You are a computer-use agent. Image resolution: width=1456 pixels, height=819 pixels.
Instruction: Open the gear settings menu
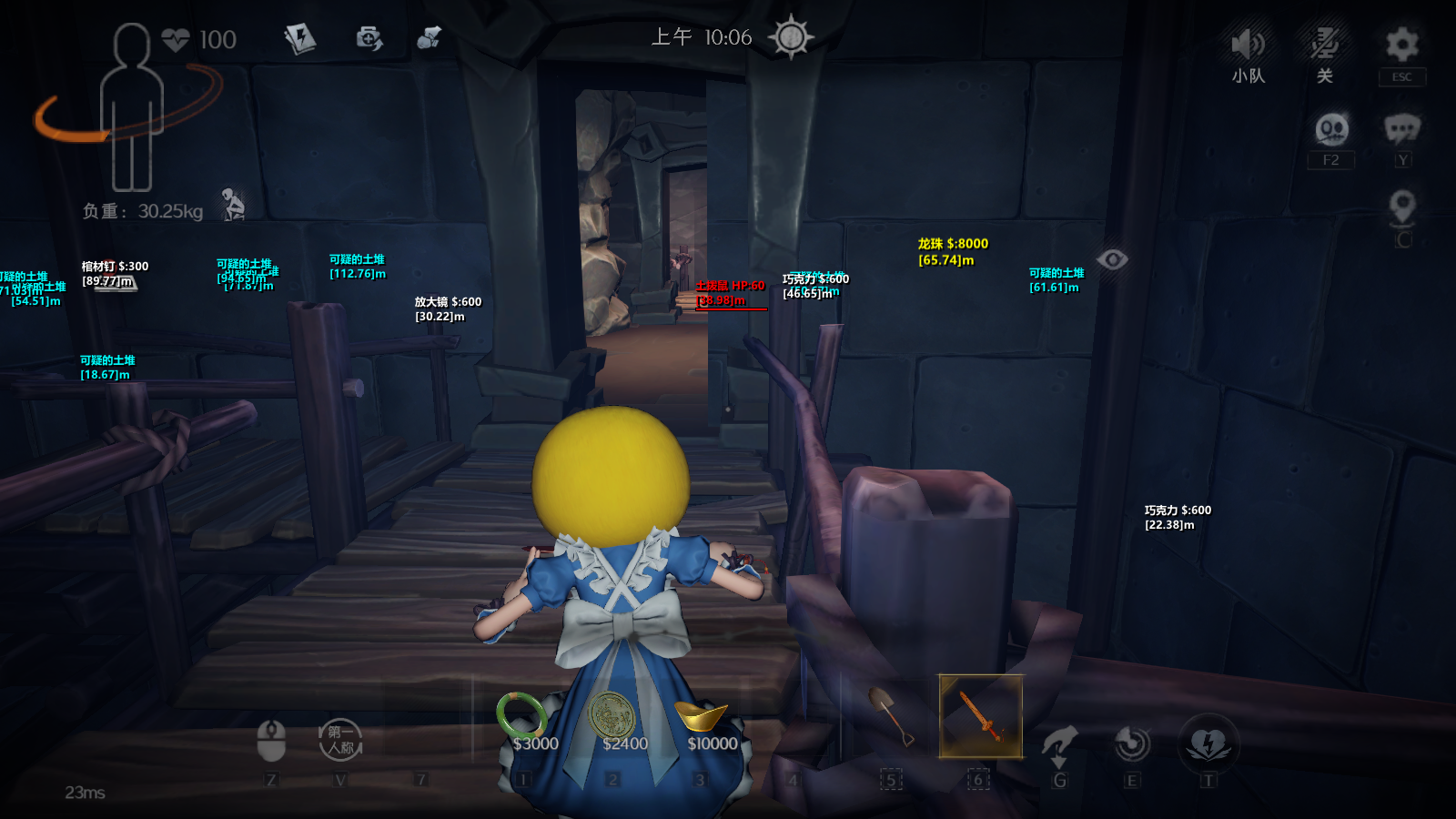[1401, 45]
